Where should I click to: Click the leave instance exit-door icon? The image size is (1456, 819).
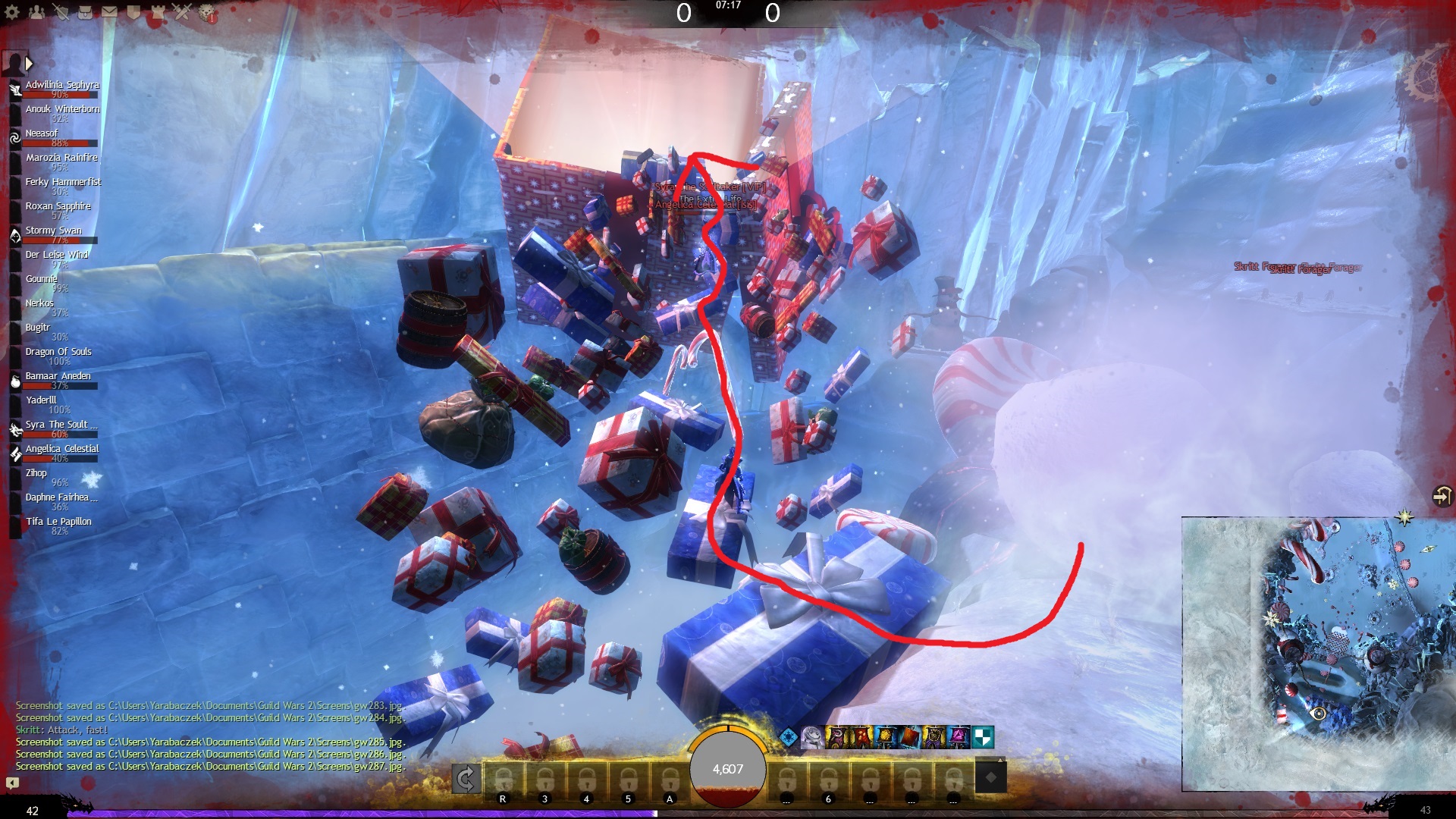click(1441, 496)
